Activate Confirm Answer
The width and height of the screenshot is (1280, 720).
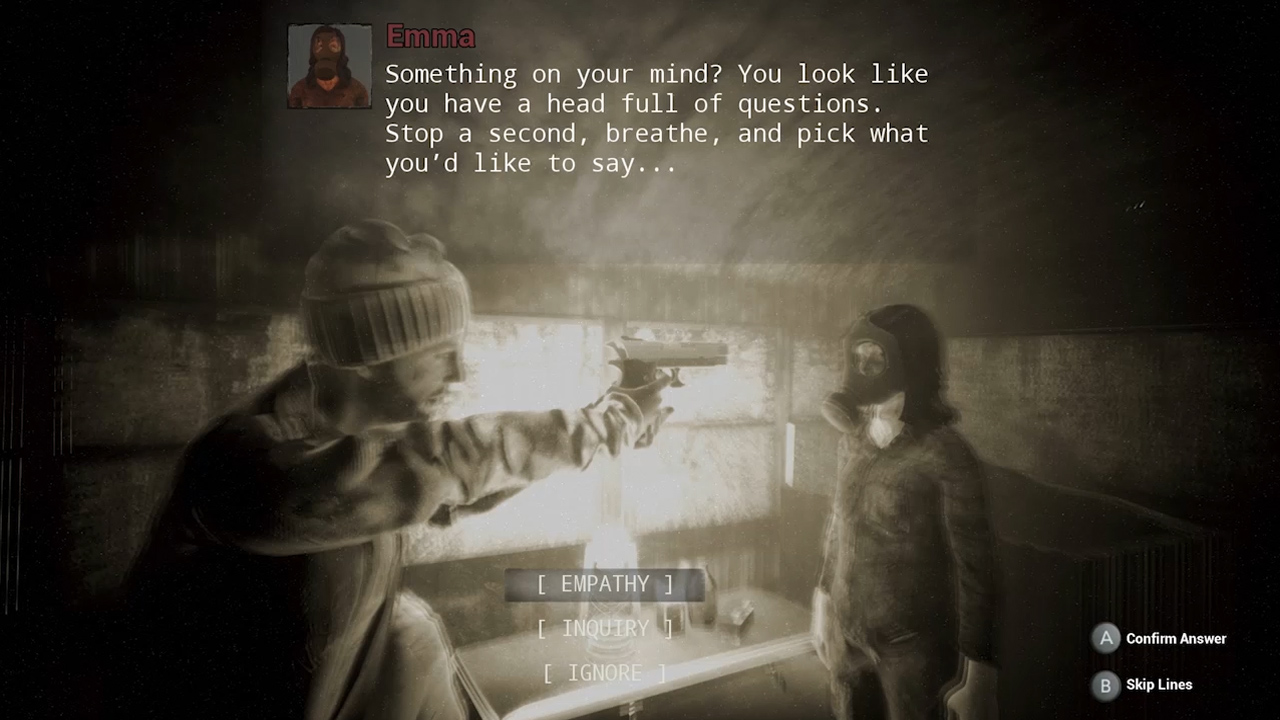[1175, 638]
